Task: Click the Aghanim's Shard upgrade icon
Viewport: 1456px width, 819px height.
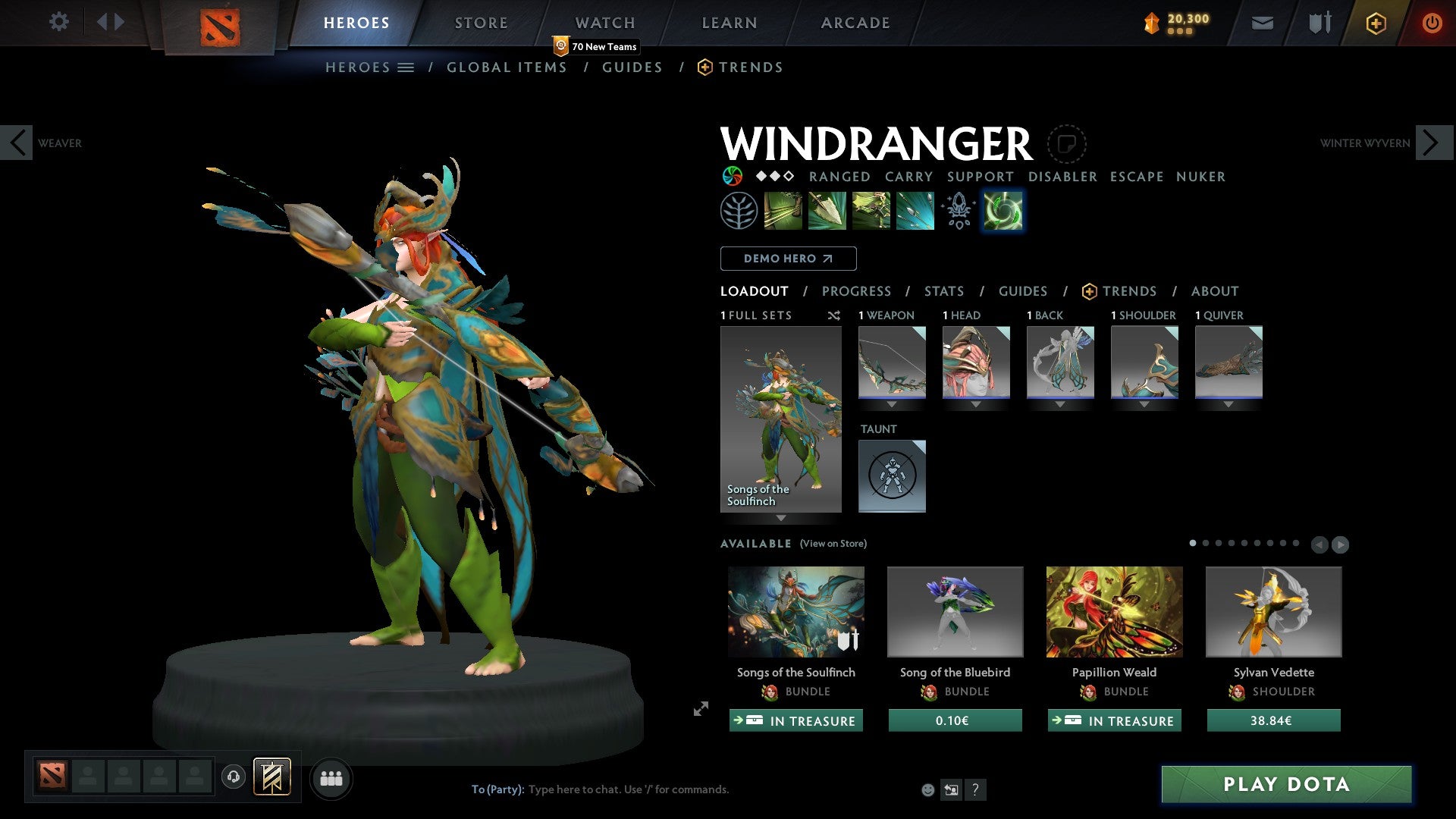Action: point(958,210)
